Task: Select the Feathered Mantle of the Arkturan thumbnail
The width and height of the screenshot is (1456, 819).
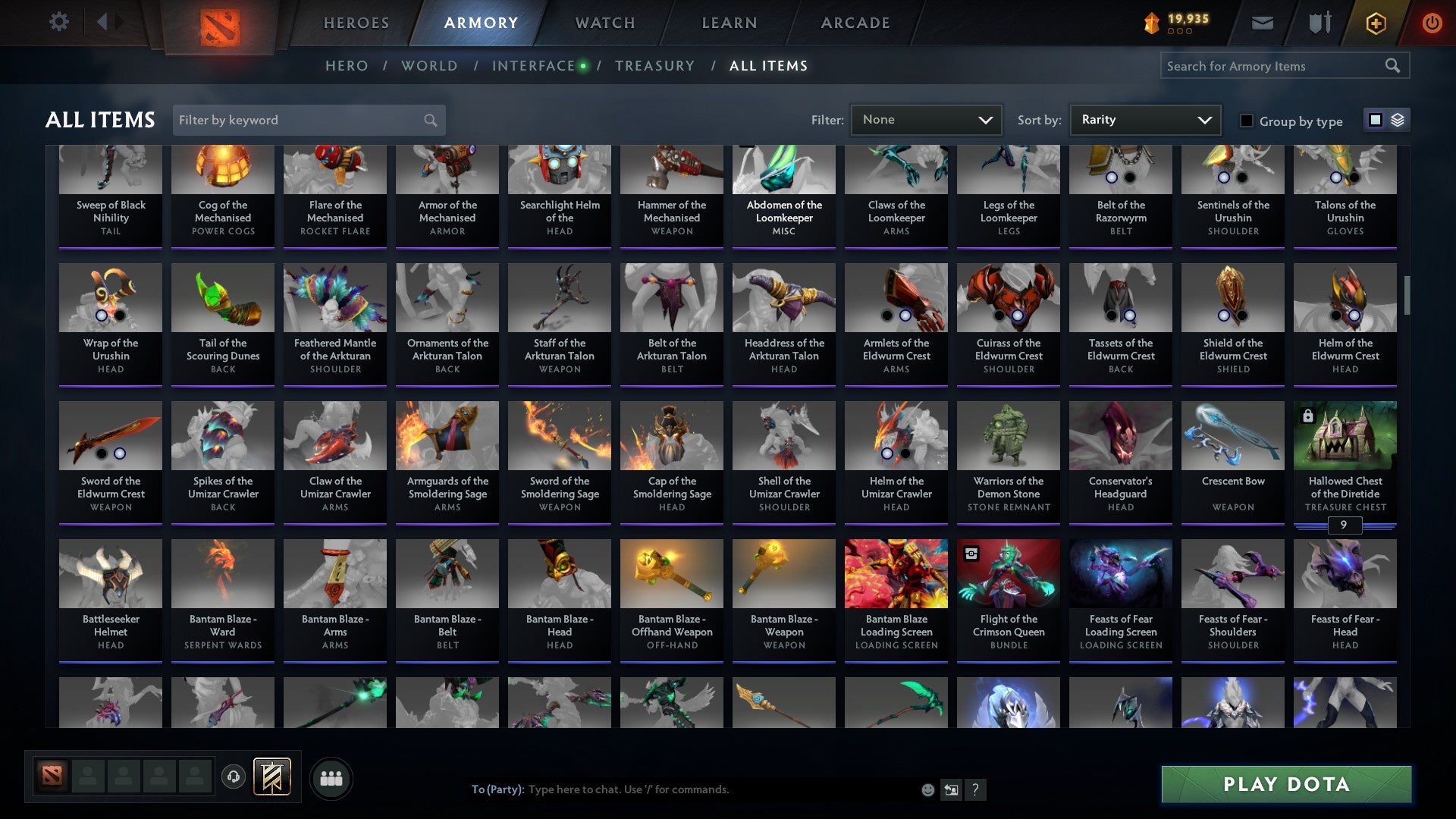Action: pyautogui.click(x=334, y=298)
